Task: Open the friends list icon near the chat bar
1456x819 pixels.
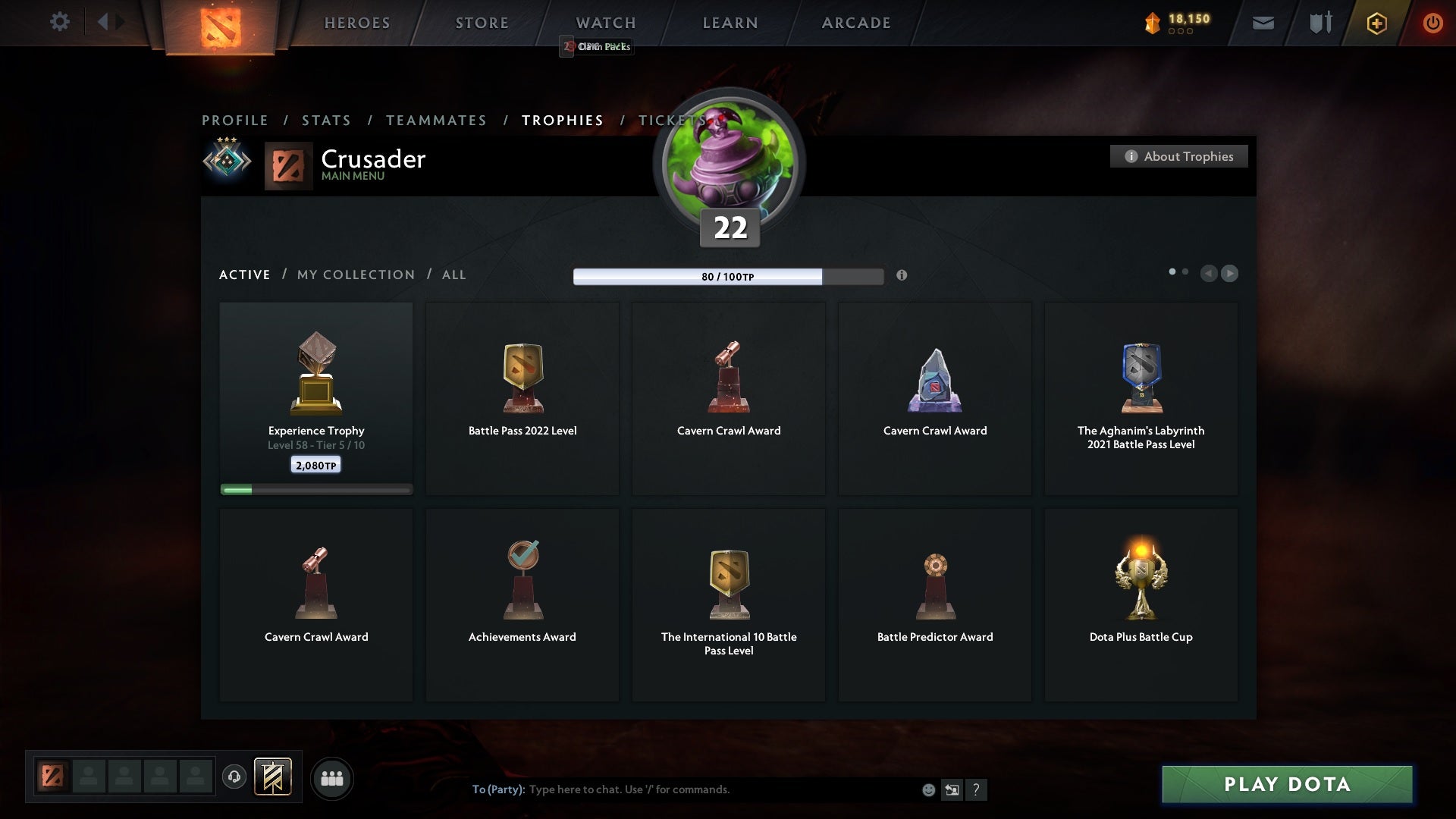Action: [x=333, y=778]
